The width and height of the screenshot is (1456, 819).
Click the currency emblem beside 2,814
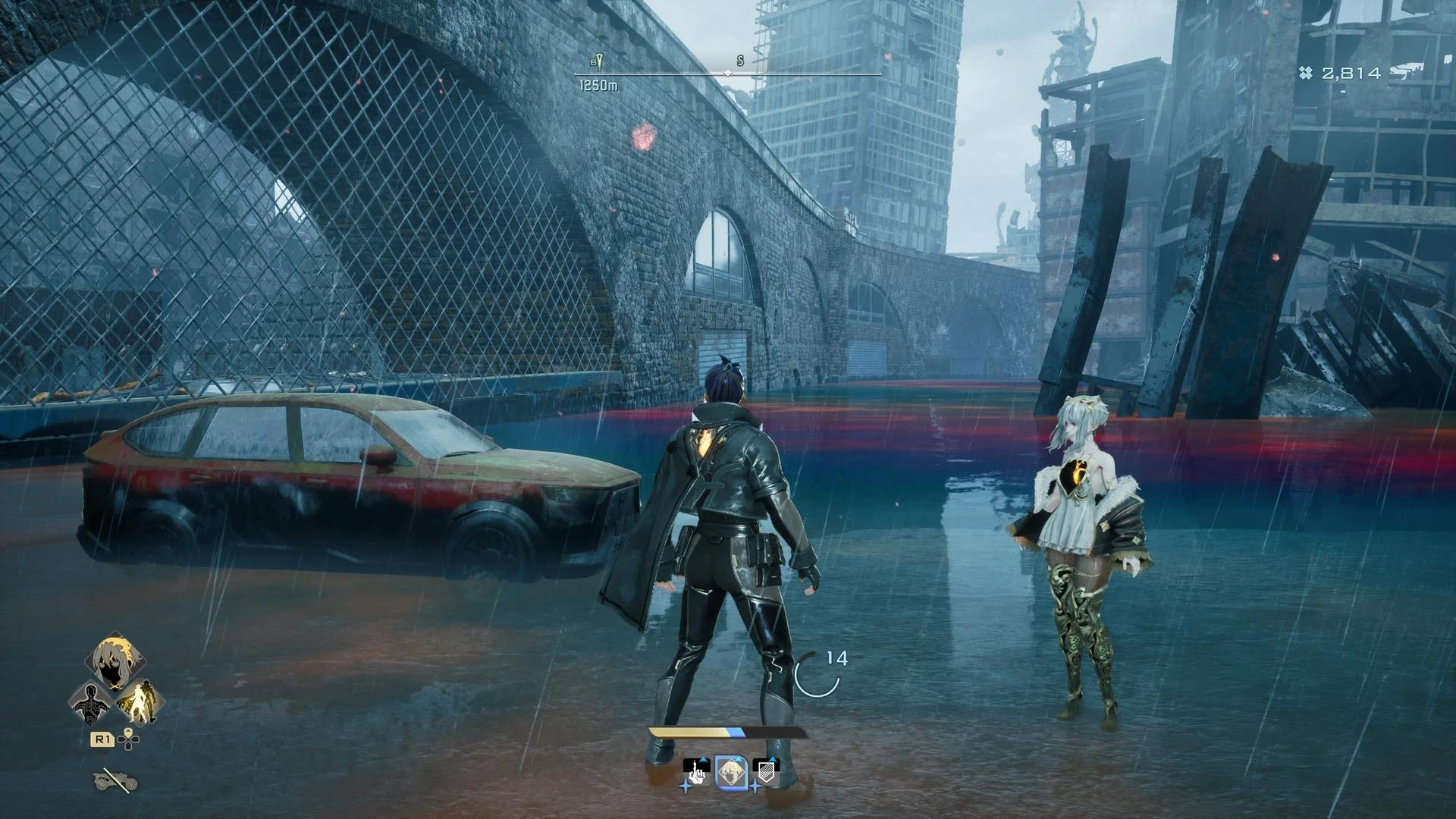point(1307,72)
